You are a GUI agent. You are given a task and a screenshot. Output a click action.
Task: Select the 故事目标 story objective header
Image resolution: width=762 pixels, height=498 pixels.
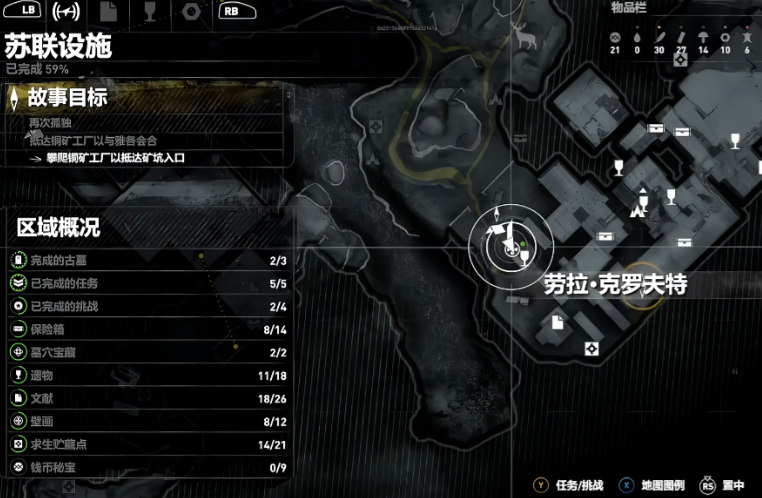coord(68,98)
